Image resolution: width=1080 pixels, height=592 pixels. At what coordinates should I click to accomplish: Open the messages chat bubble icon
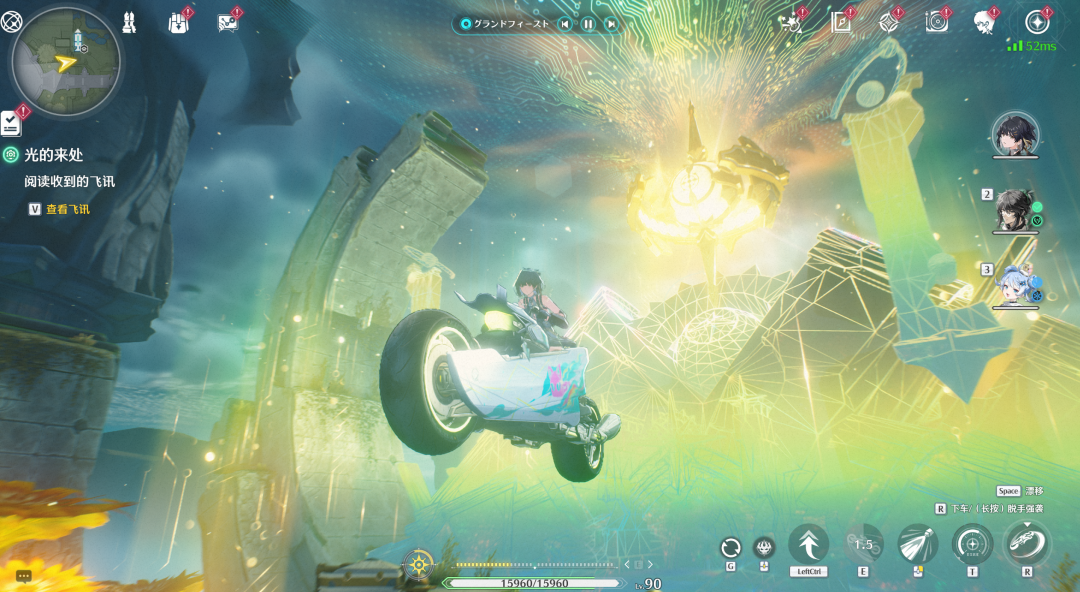pyautogui.click(x=228, y=22)
